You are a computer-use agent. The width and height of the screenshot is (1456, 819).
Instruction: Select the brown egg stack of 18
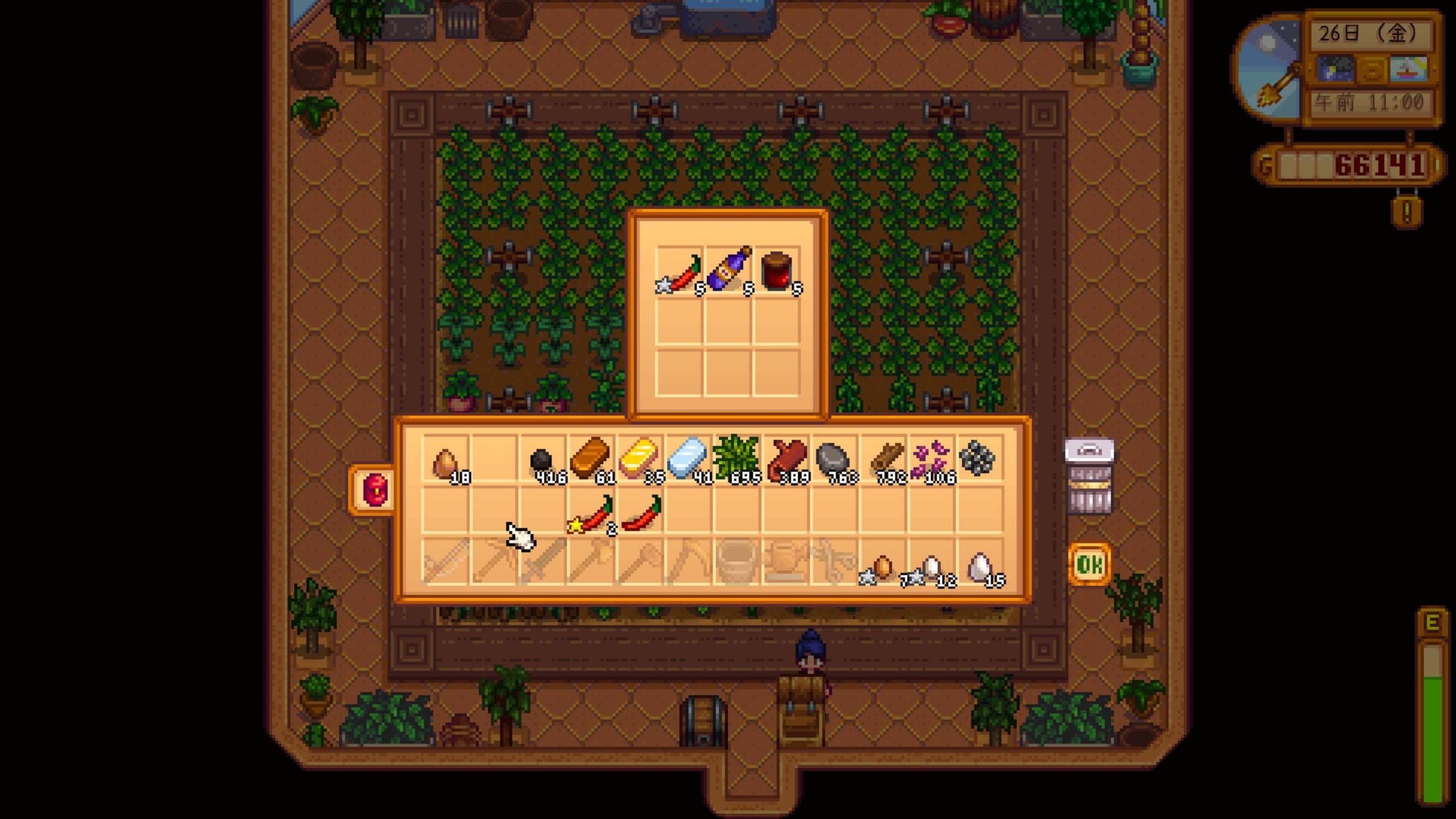tap(446, 462)
